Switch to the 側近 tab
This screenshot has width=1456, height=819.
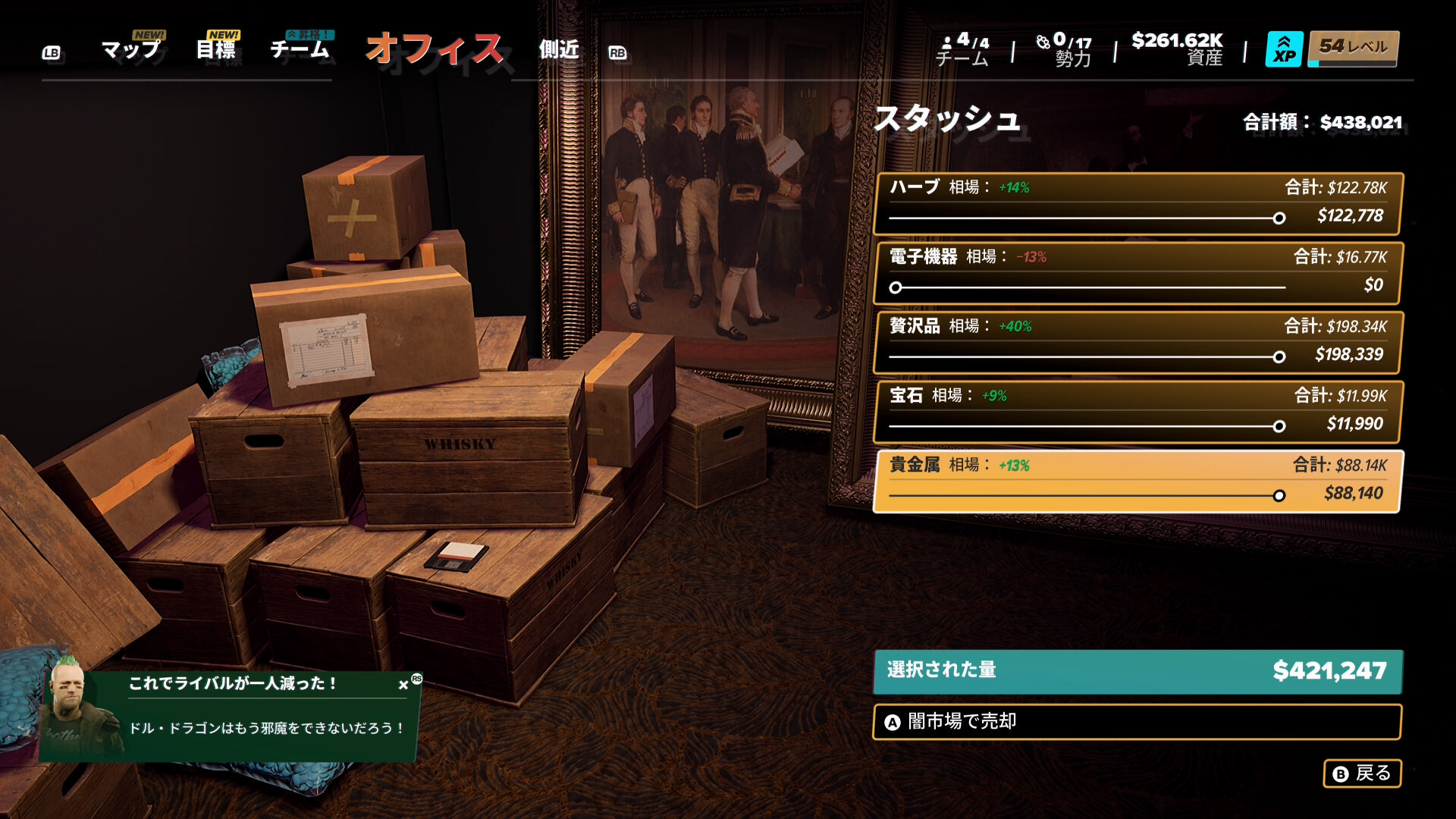click(x=559, y=50)
